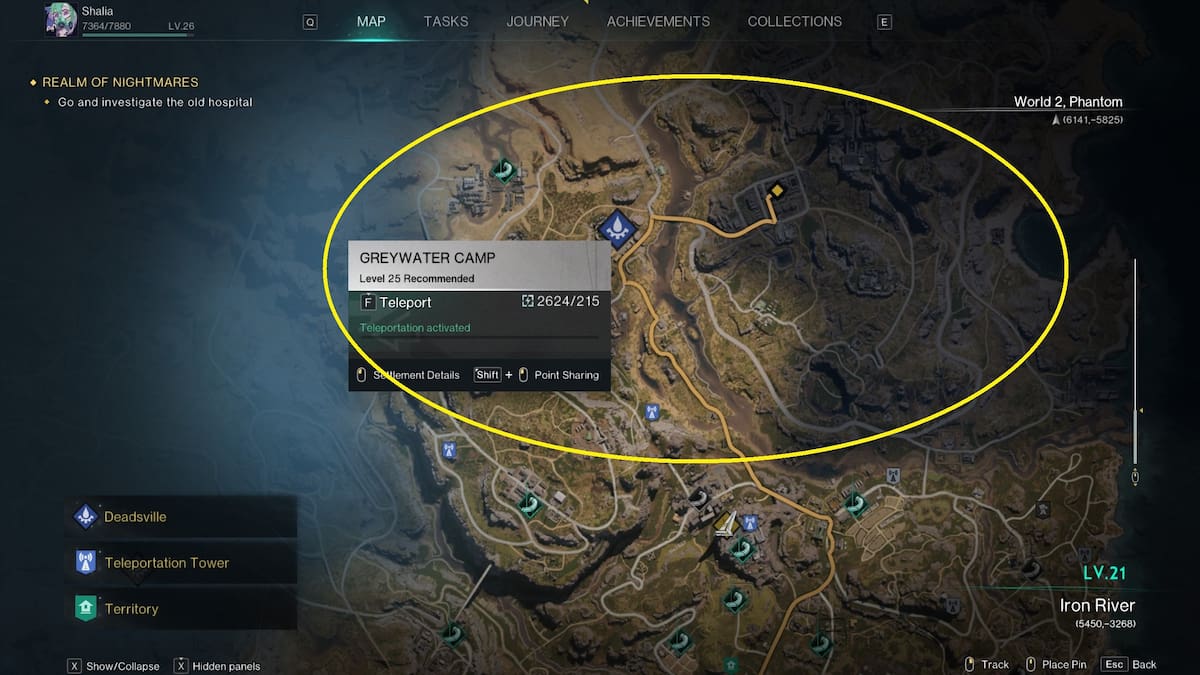Switch to the Tasks tab
1200x675 pixels.
point(446,21)
